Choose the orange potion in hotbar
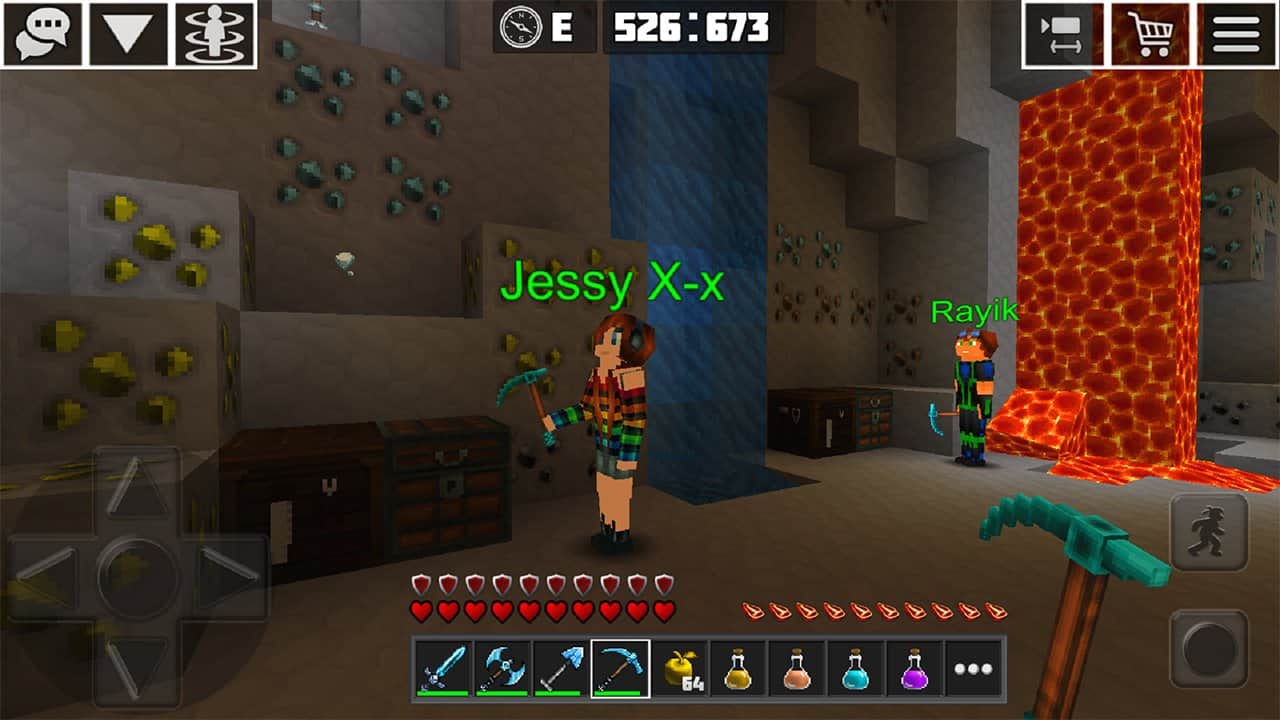The height and width of the screenshot is (720, 1280). pyautogui.click(x=798, y=668)
